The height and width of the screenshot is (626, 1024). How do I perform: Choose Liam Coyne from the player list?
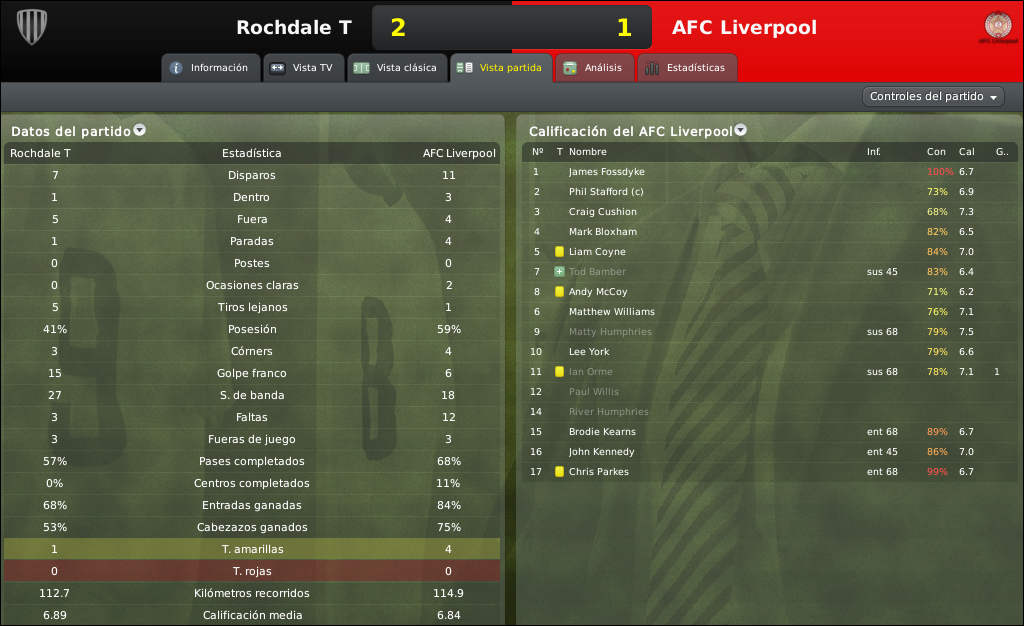coord(597,252)
